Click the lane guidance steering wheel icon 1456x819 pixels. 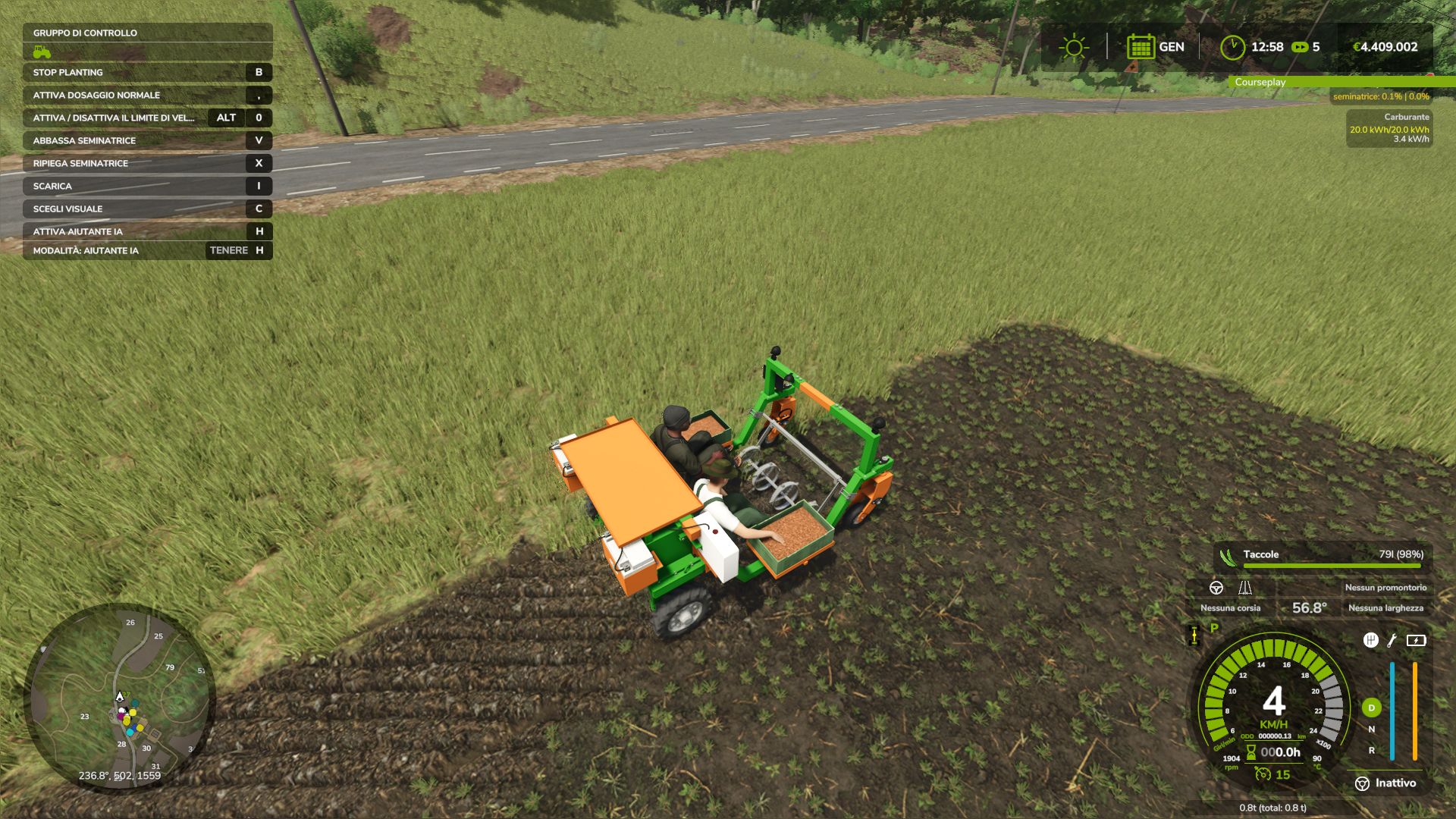1216,588
